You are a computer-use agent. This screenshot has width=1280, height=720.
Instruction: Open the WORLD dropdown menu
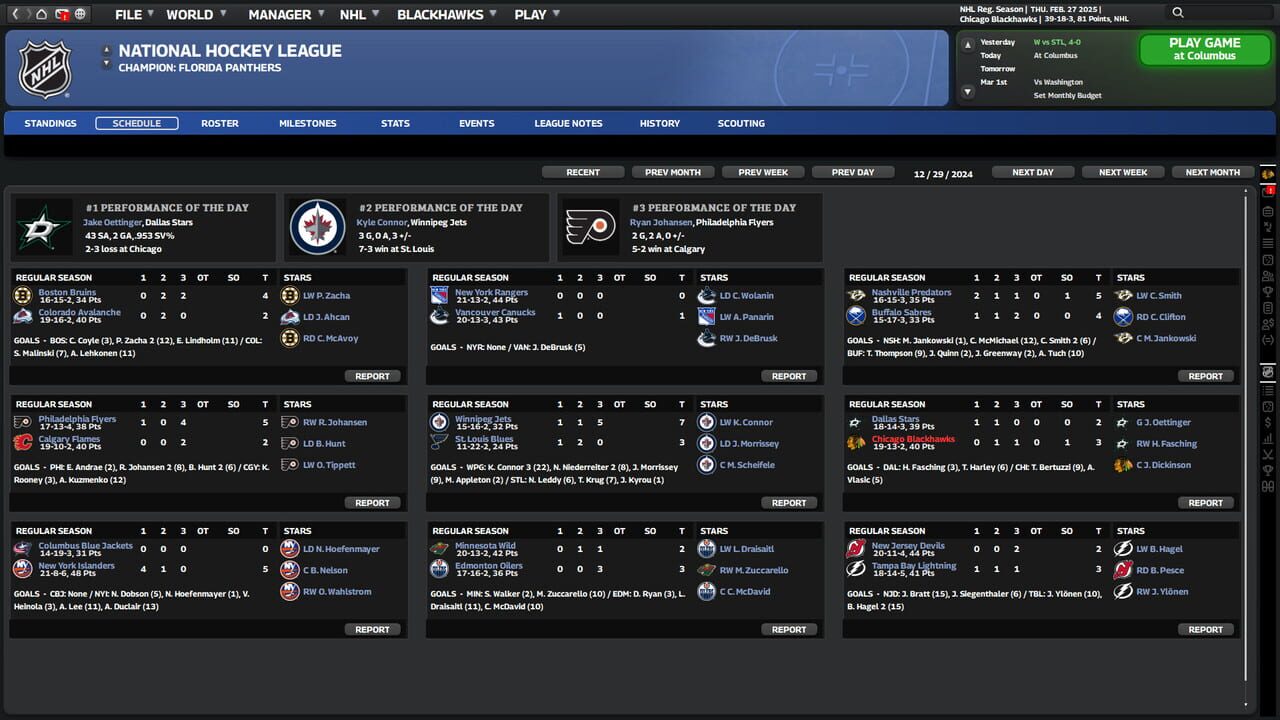pyautogui.click(x=188, y=14)
